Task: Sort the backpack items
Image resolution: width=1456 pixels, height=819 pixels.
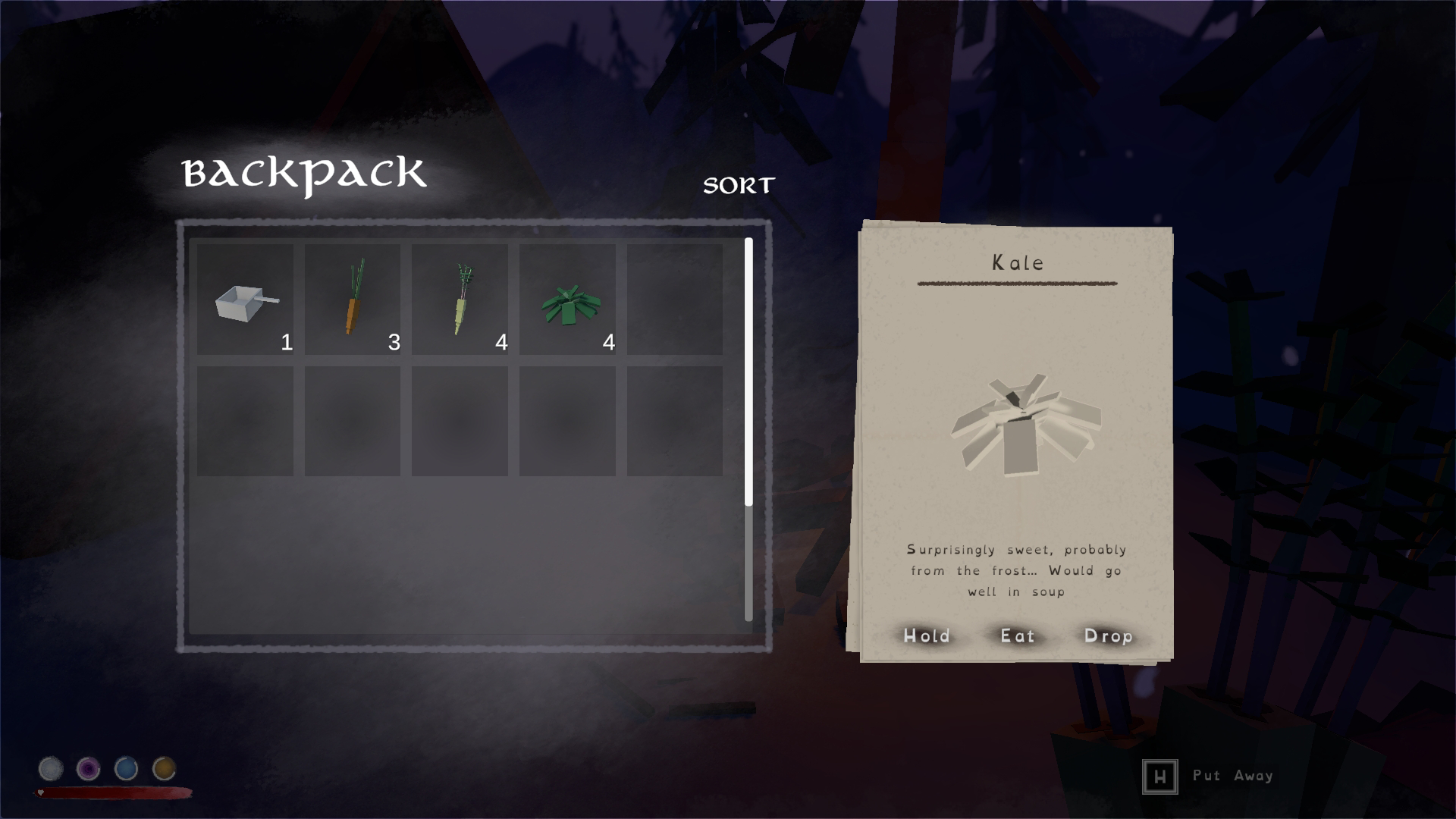Action: coord(739,185)
